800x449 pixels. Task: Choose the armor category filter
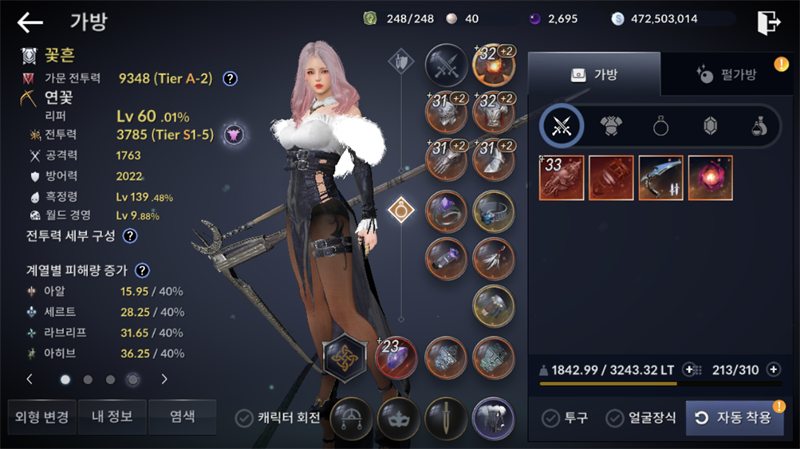pyautogui.click(x=611, y=126)
